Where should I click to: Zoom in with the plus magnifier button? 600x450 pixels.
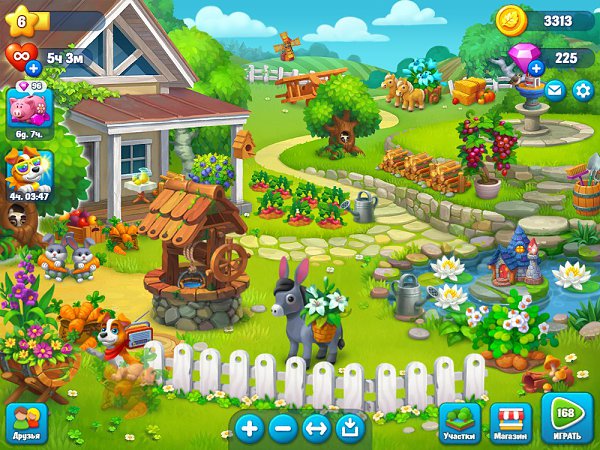click(249, 429)
